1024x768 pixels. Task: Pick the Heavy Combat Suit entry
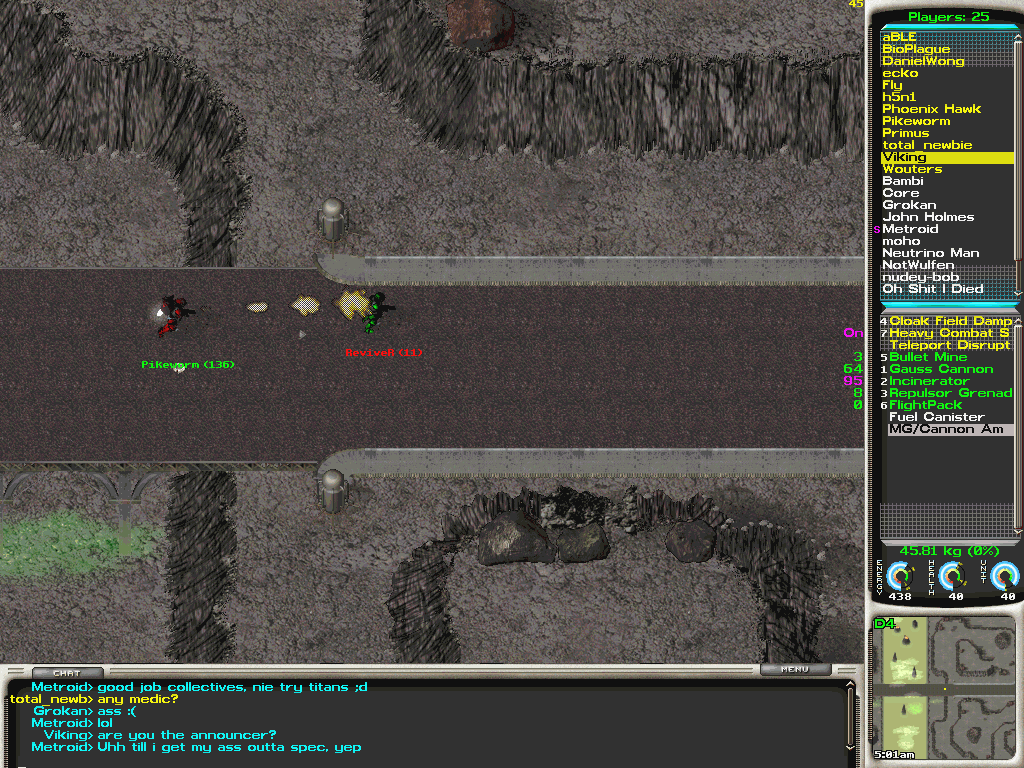[949, 333]
